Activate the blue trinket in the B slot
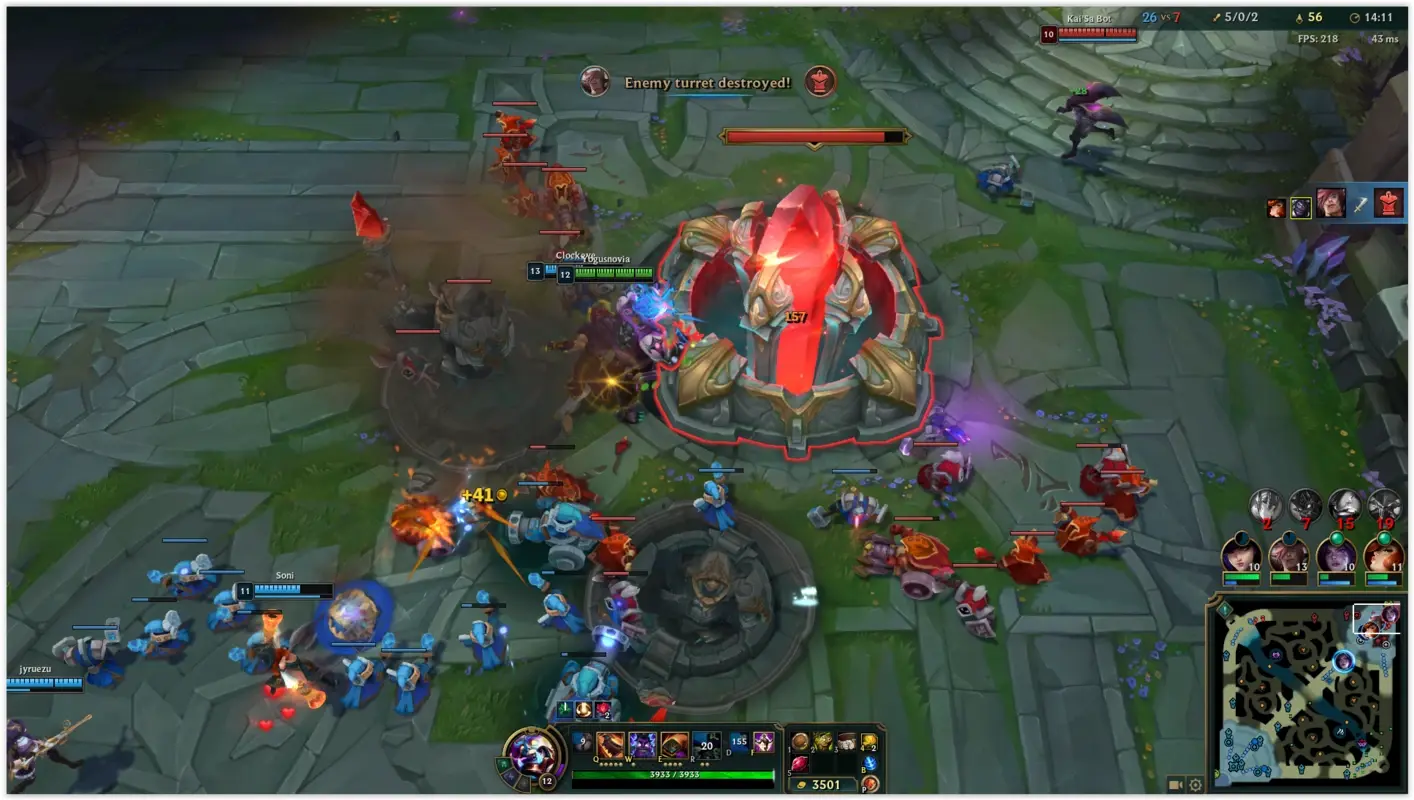This screenshot has width=1414, height=800. 870,763
